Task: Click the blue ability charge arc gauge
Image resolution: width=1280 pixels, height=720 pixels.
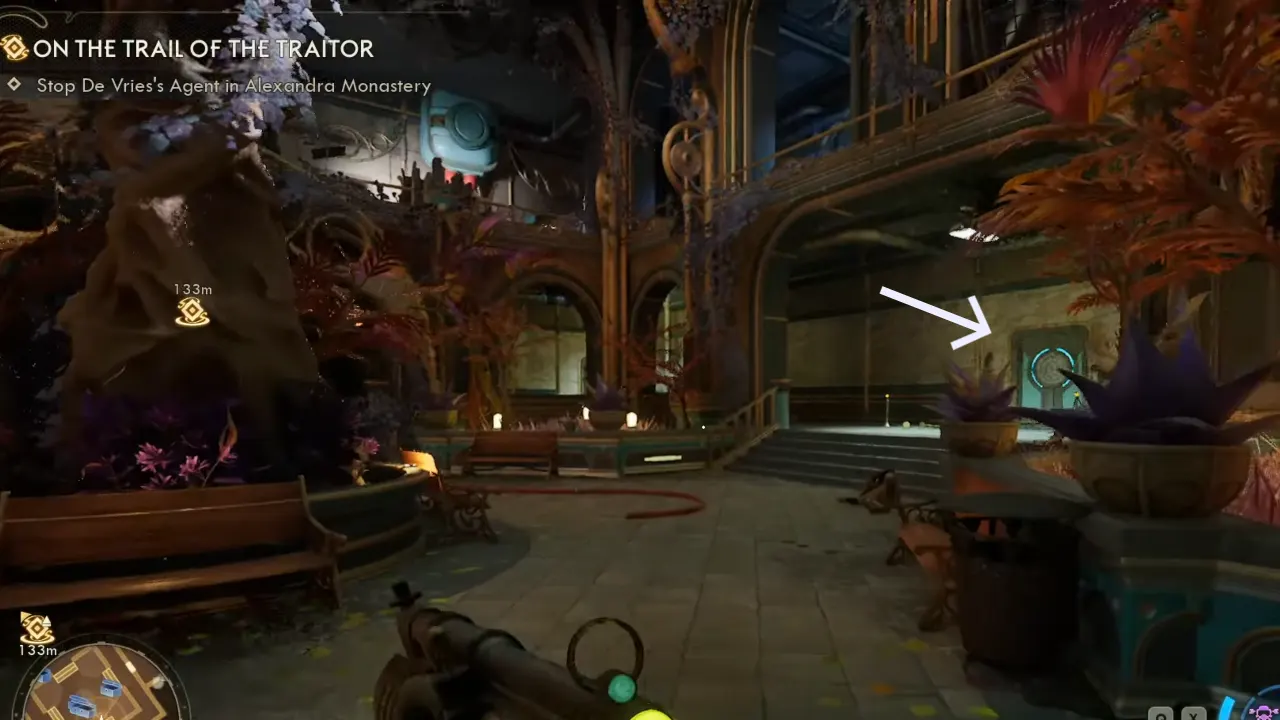Action: point(1228,706)
